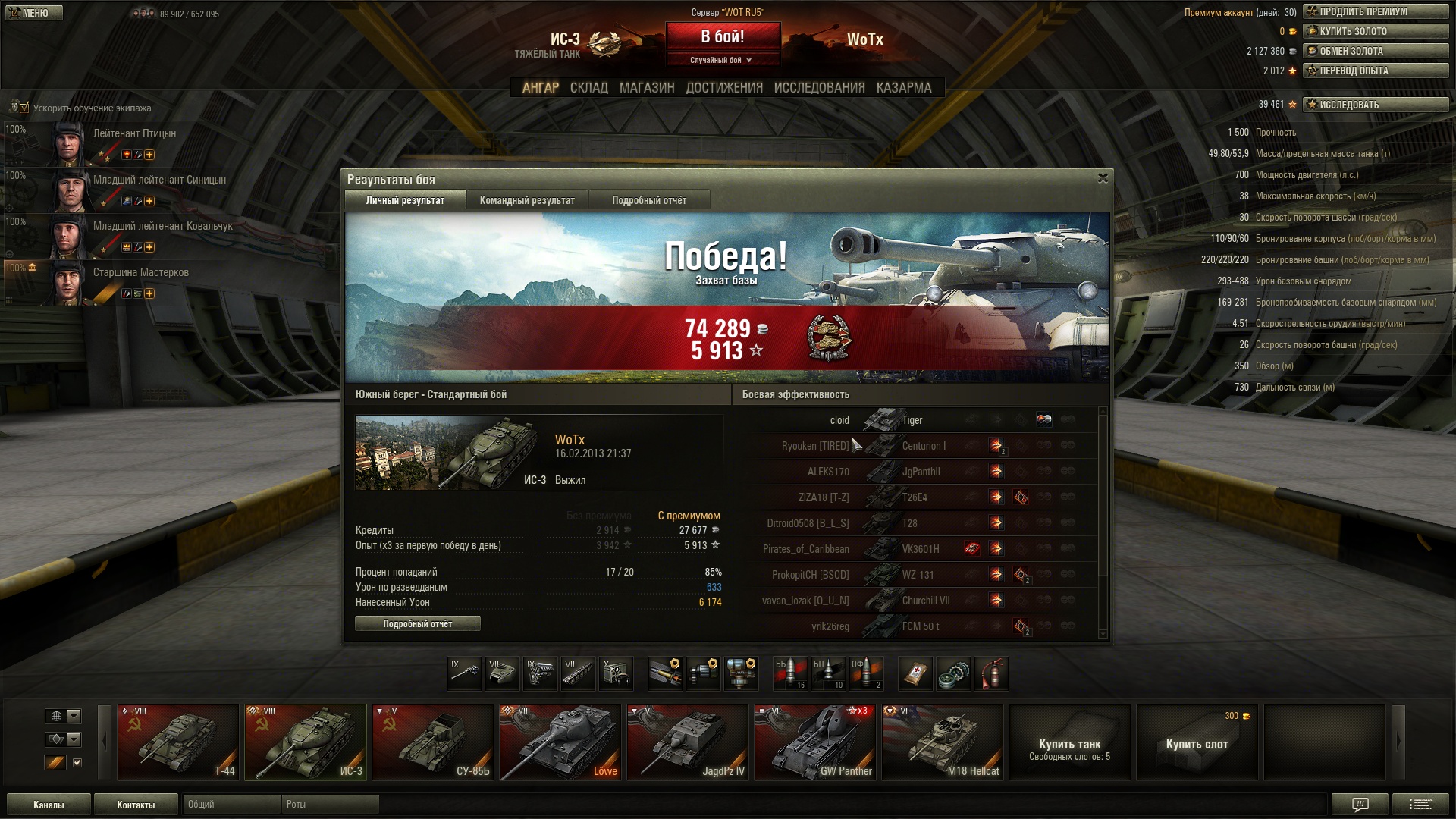
Task: Open the Подробный отчёт tab
Action: click(648, 200)
